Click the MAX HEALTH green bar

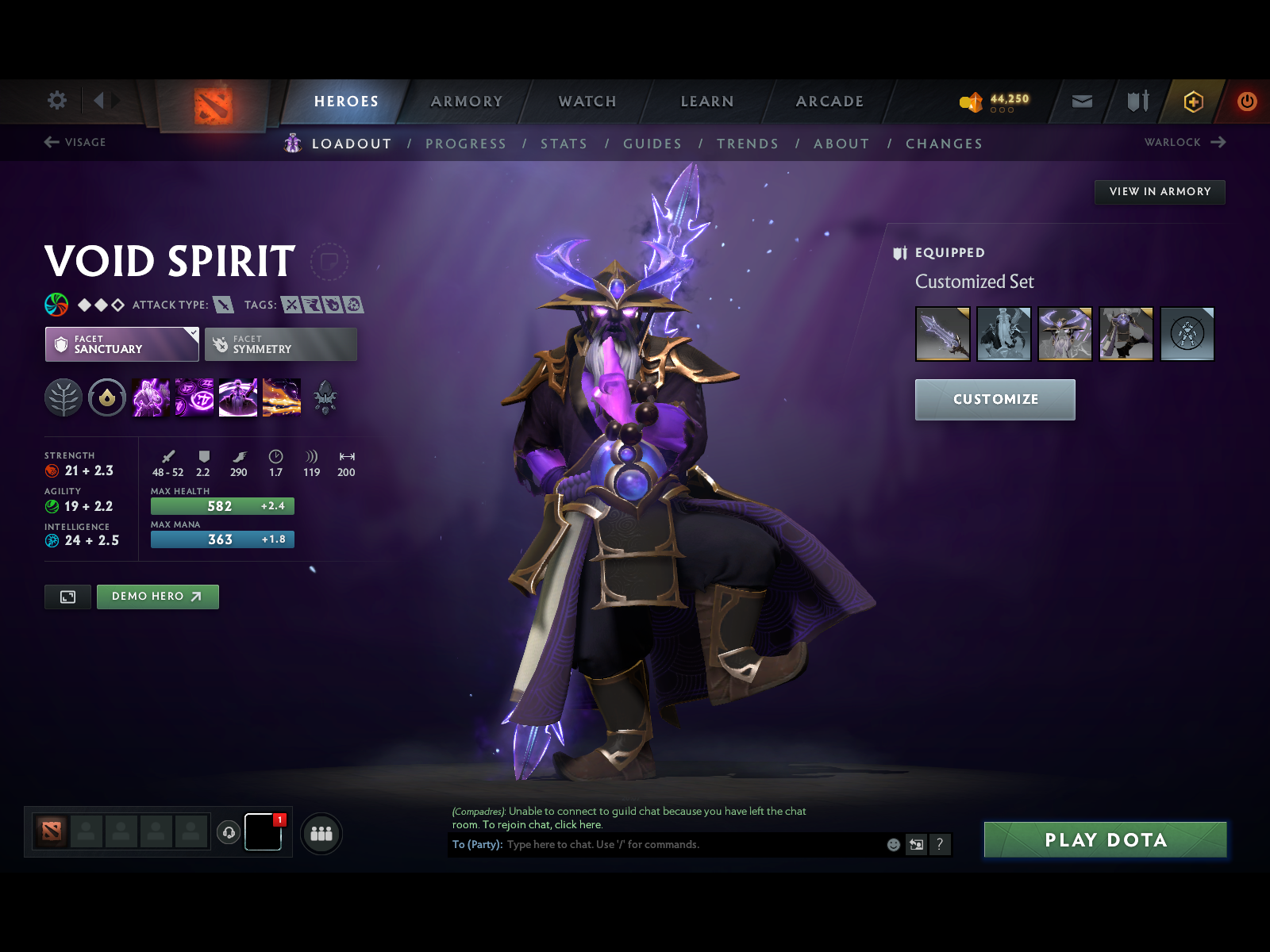coord(221,506)
